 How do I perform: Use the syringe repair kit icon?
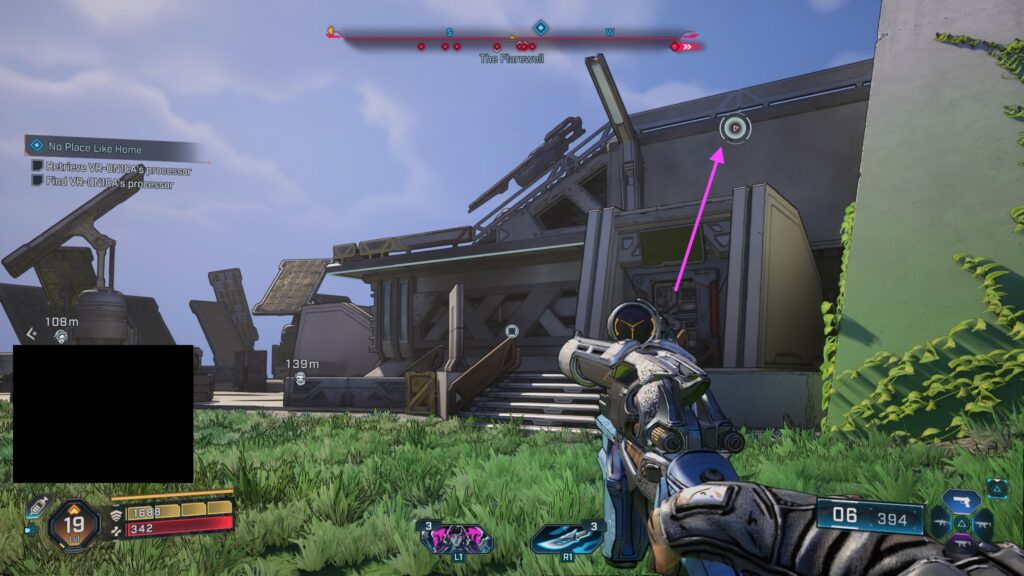tap(37, 507)
